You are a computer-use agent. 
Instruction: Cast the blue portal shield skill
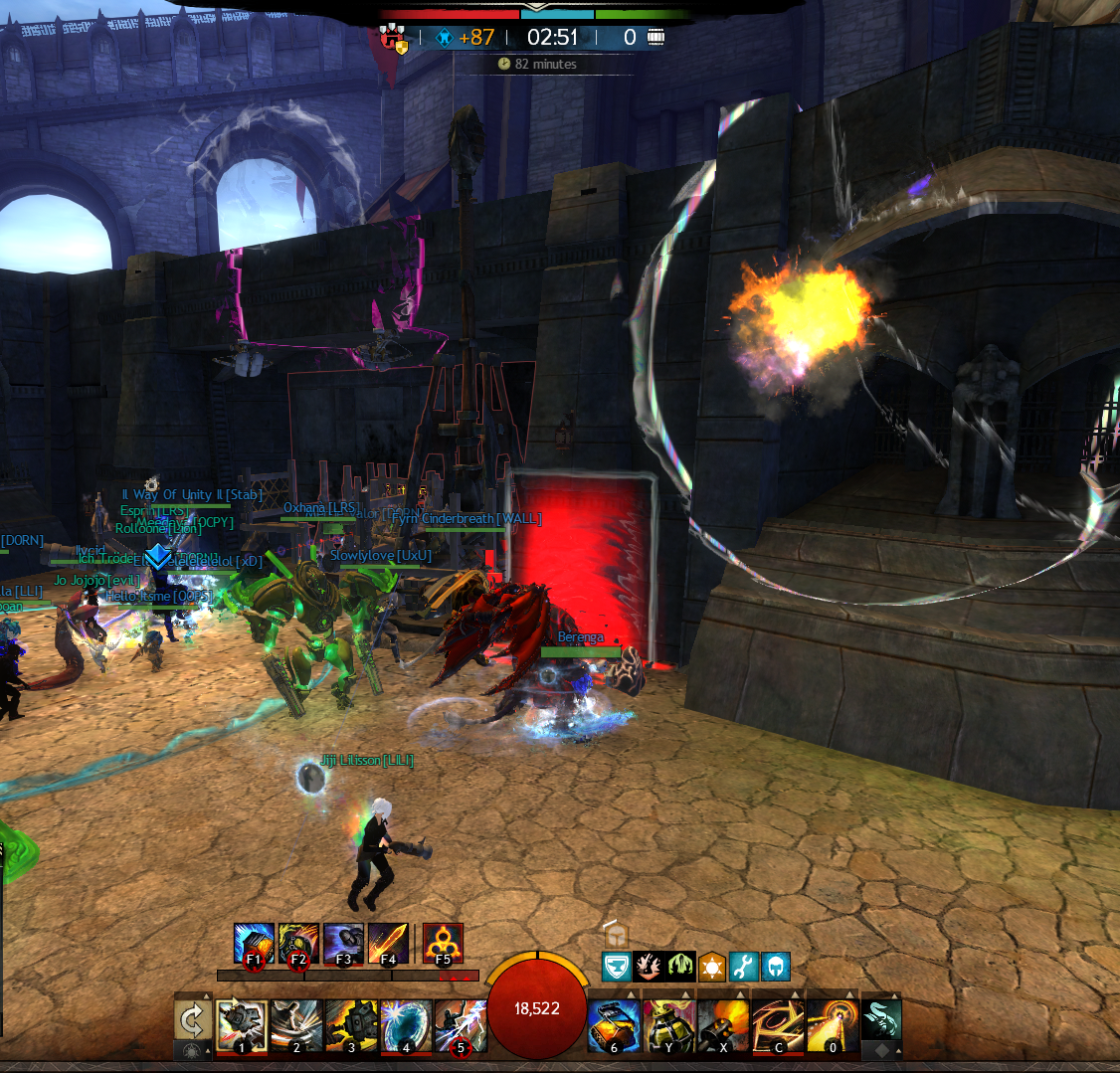(x=406, y=1025)
